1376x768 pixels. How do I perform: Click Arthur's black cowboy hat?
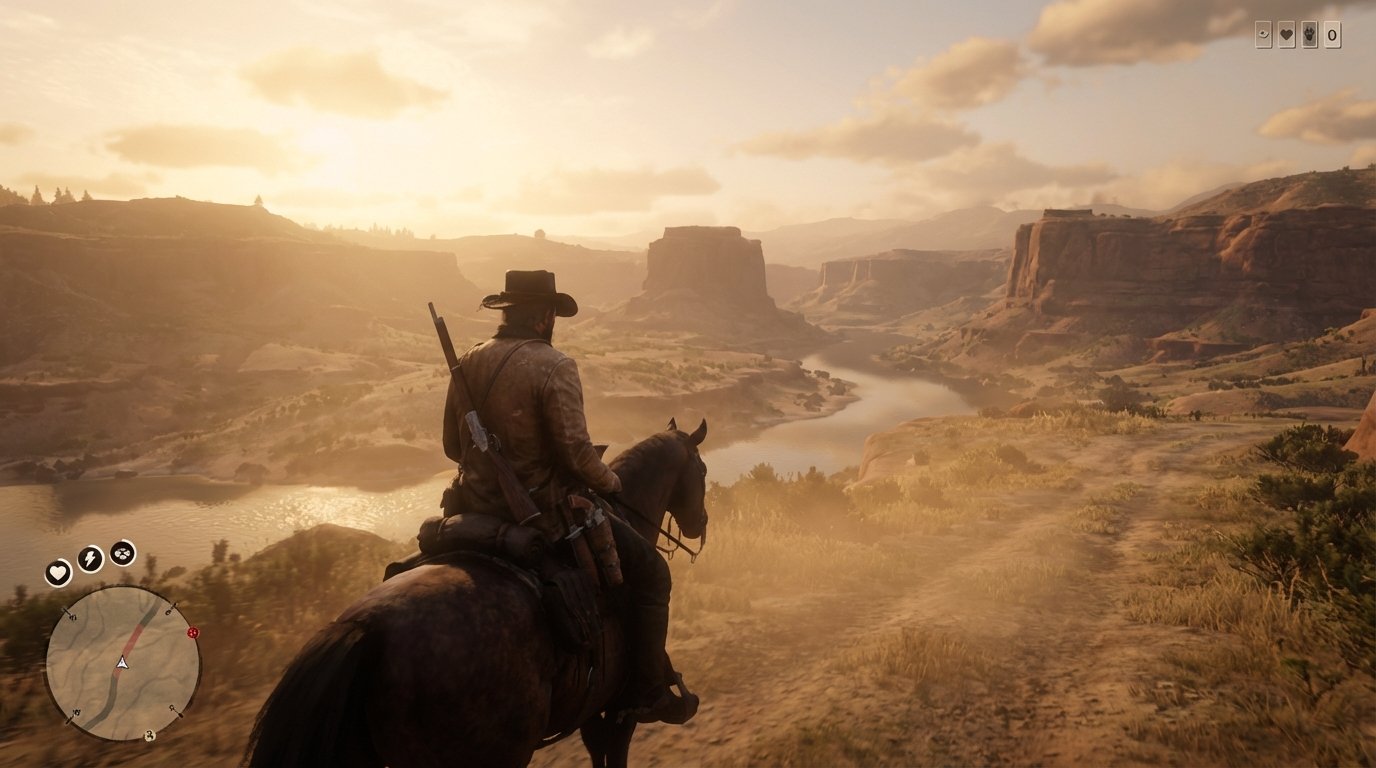527,287
